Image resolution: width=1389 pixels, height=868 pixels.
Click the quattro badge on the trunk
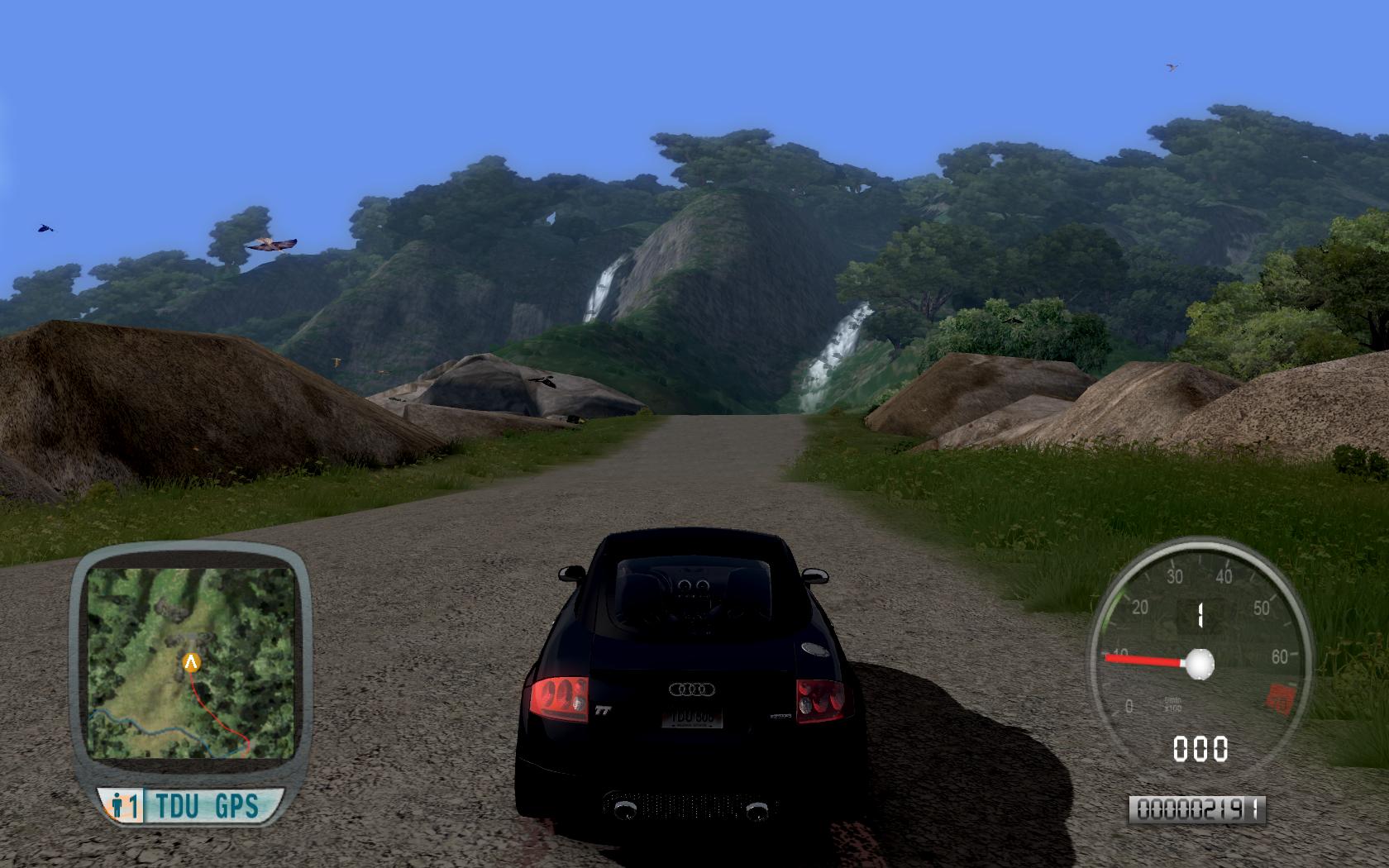pyautogui.click(x=780, y=715)
